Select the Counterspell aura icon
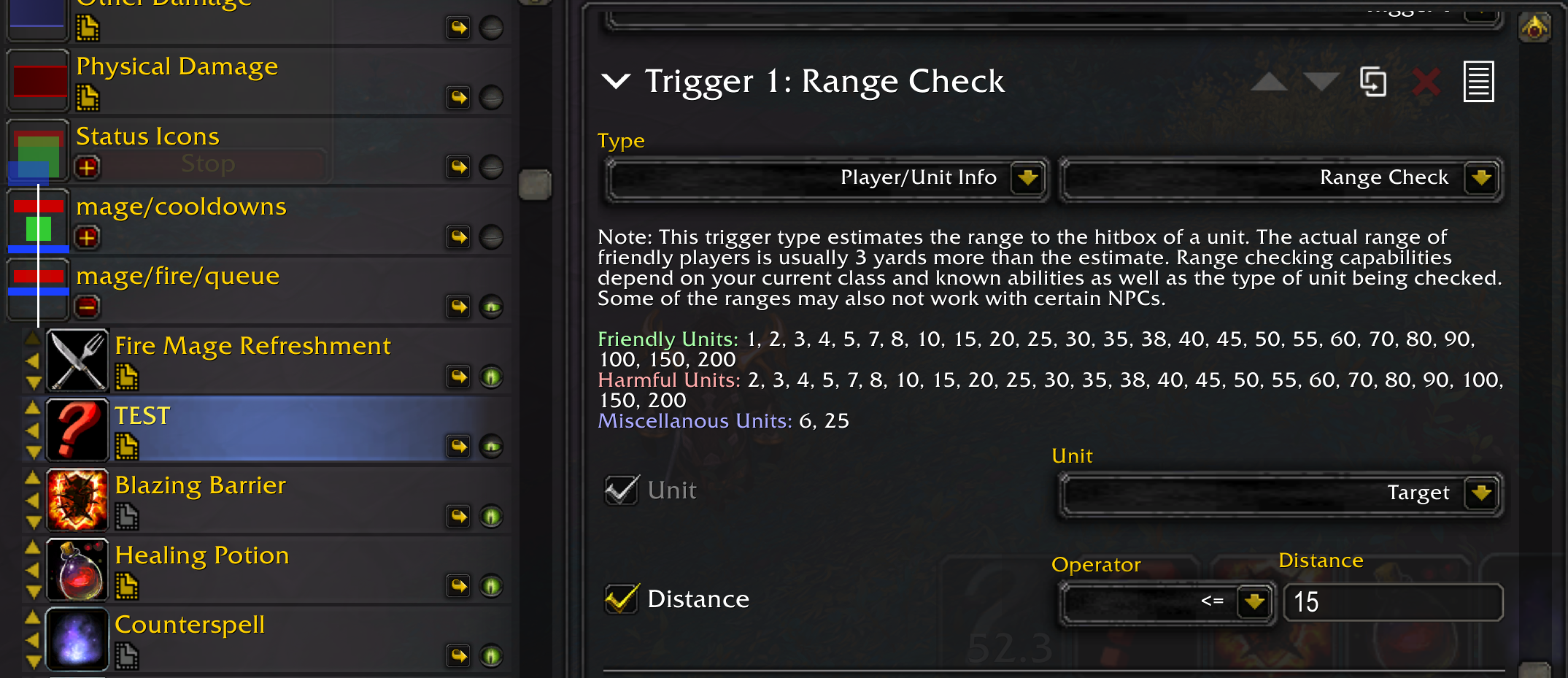This screenshot has height=678, width=1568. [77, 639]
